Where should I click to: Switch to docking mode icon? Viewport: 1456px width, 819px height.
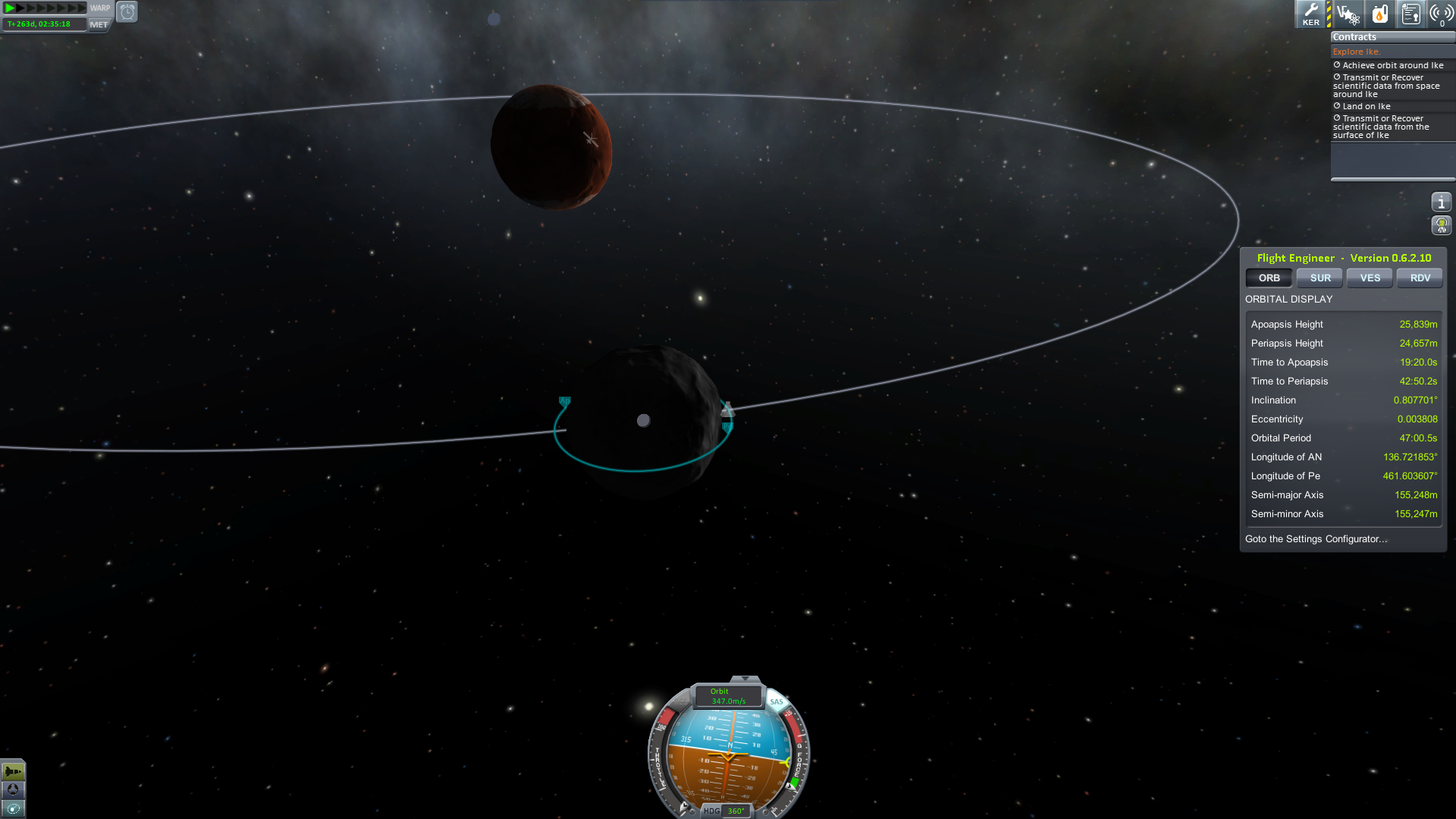(x=13, y=789)
